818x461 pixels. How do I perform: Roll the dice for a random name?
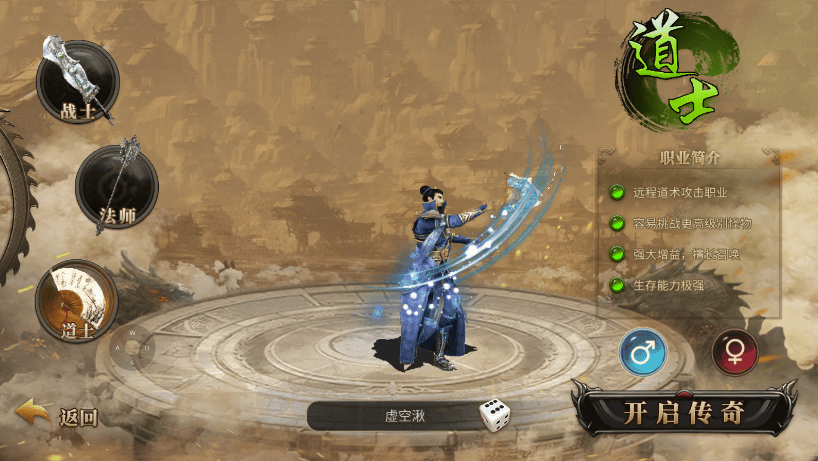coord(496,415)
